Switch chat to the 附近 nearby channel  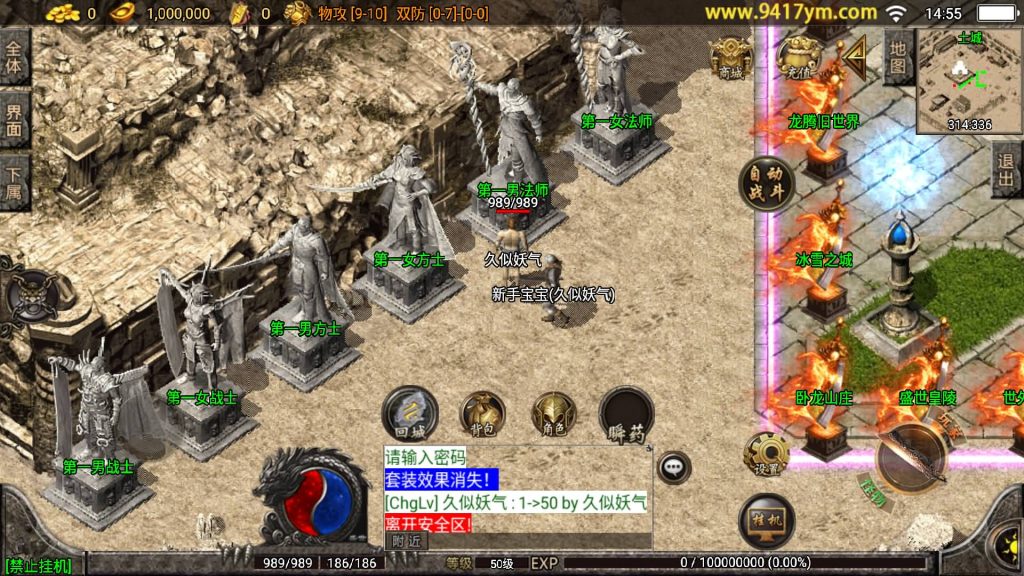tap(405, 540)
